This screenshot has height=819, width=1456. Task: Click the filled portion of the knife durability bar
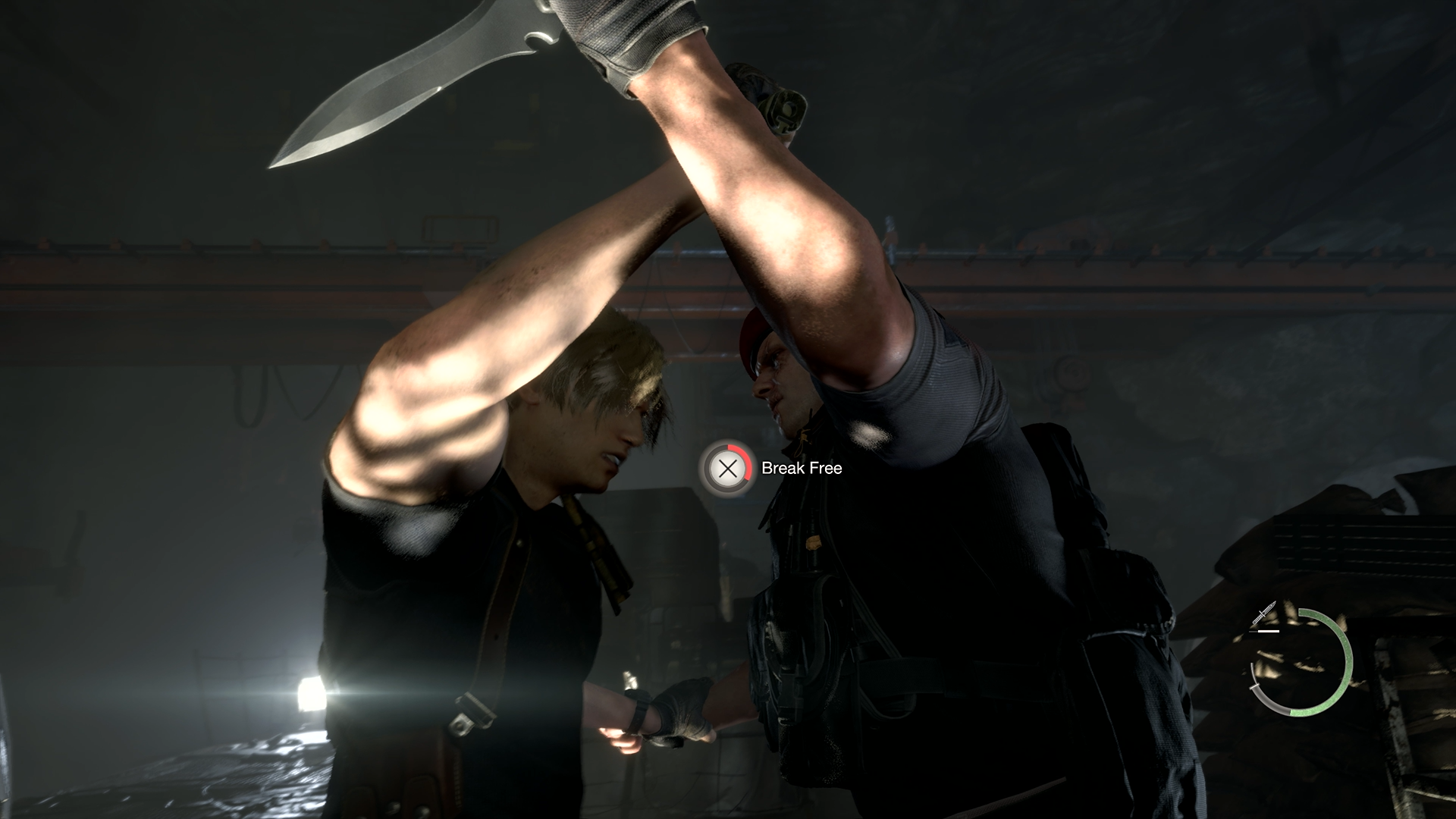[x=1269, y=631]
